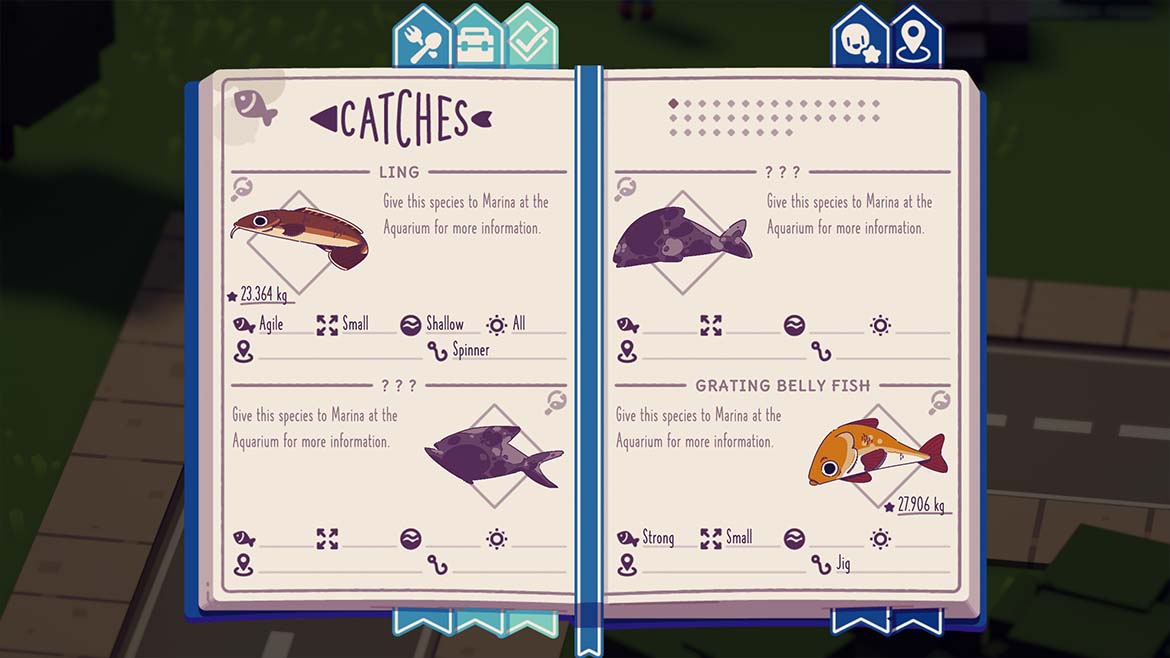Open the map pin locations tab
This screenshot has width=1170, height=658.
tap(915, 40)
